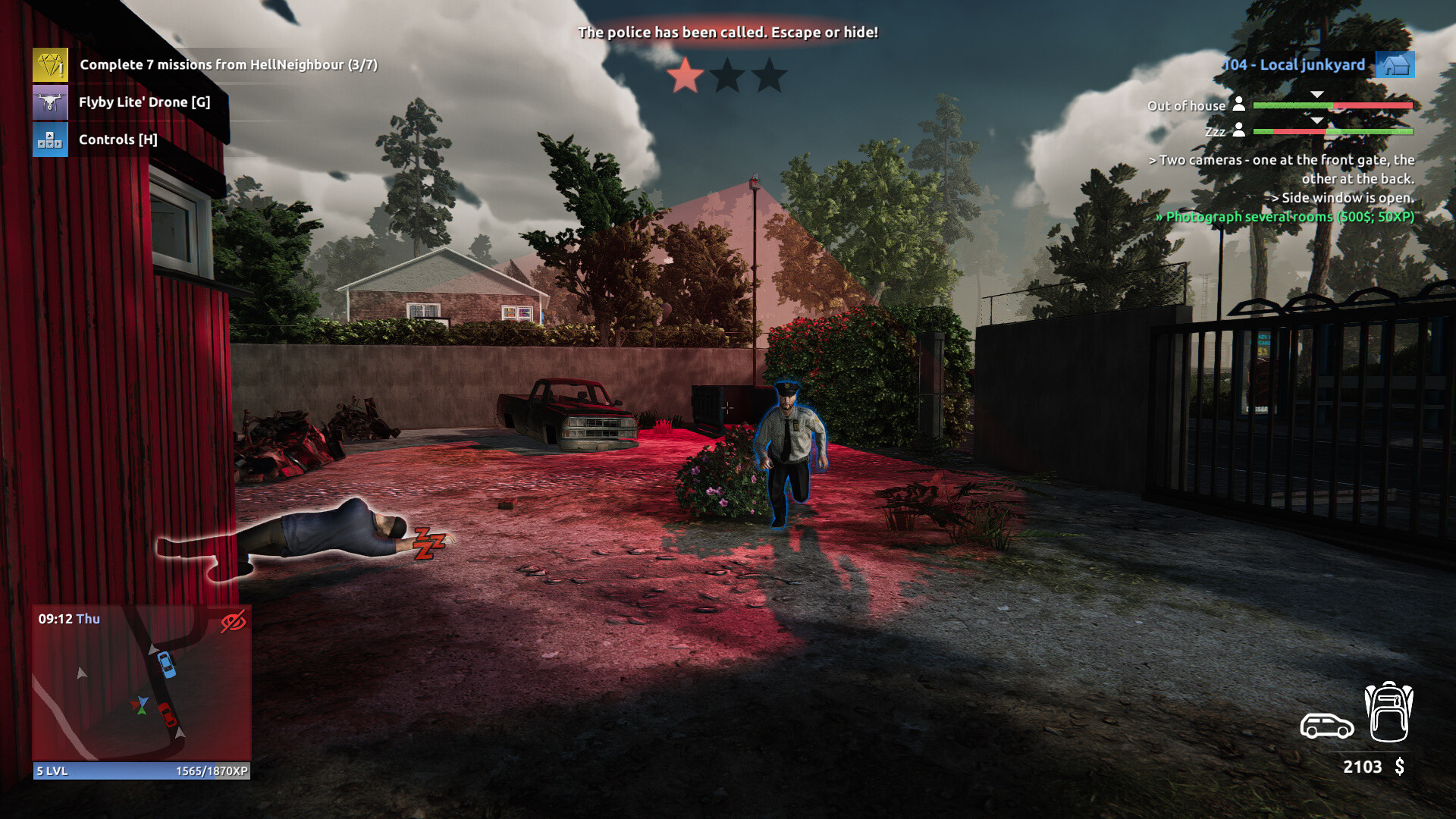Click the 09:12 Thu clock on the minimap

pos(68,618)
